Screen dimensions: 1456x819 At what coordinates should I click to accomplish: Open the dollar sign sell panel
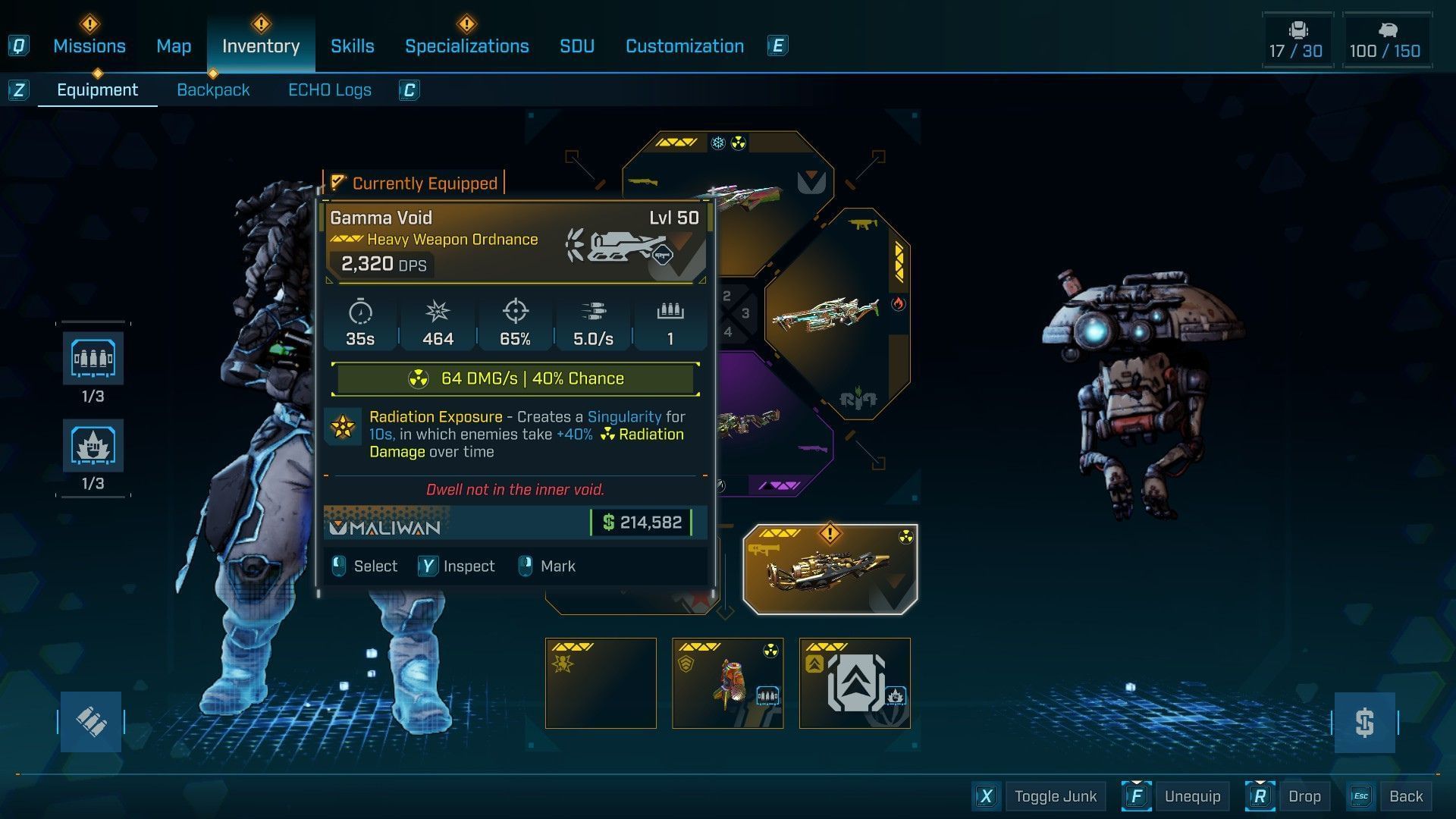(x=1364, y=722)
